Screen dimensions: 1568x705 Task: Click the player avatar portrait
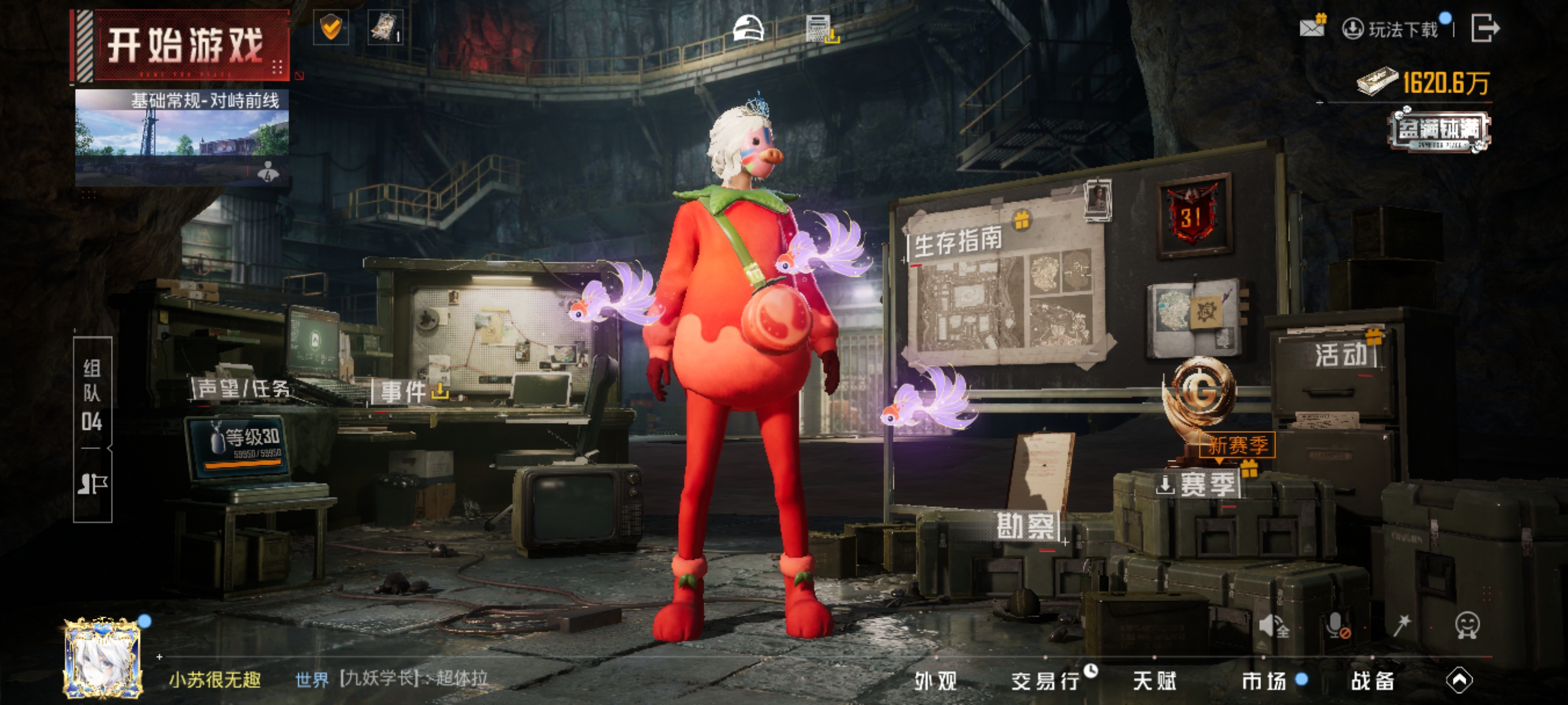pyautogui.click(x=103, y=658)
